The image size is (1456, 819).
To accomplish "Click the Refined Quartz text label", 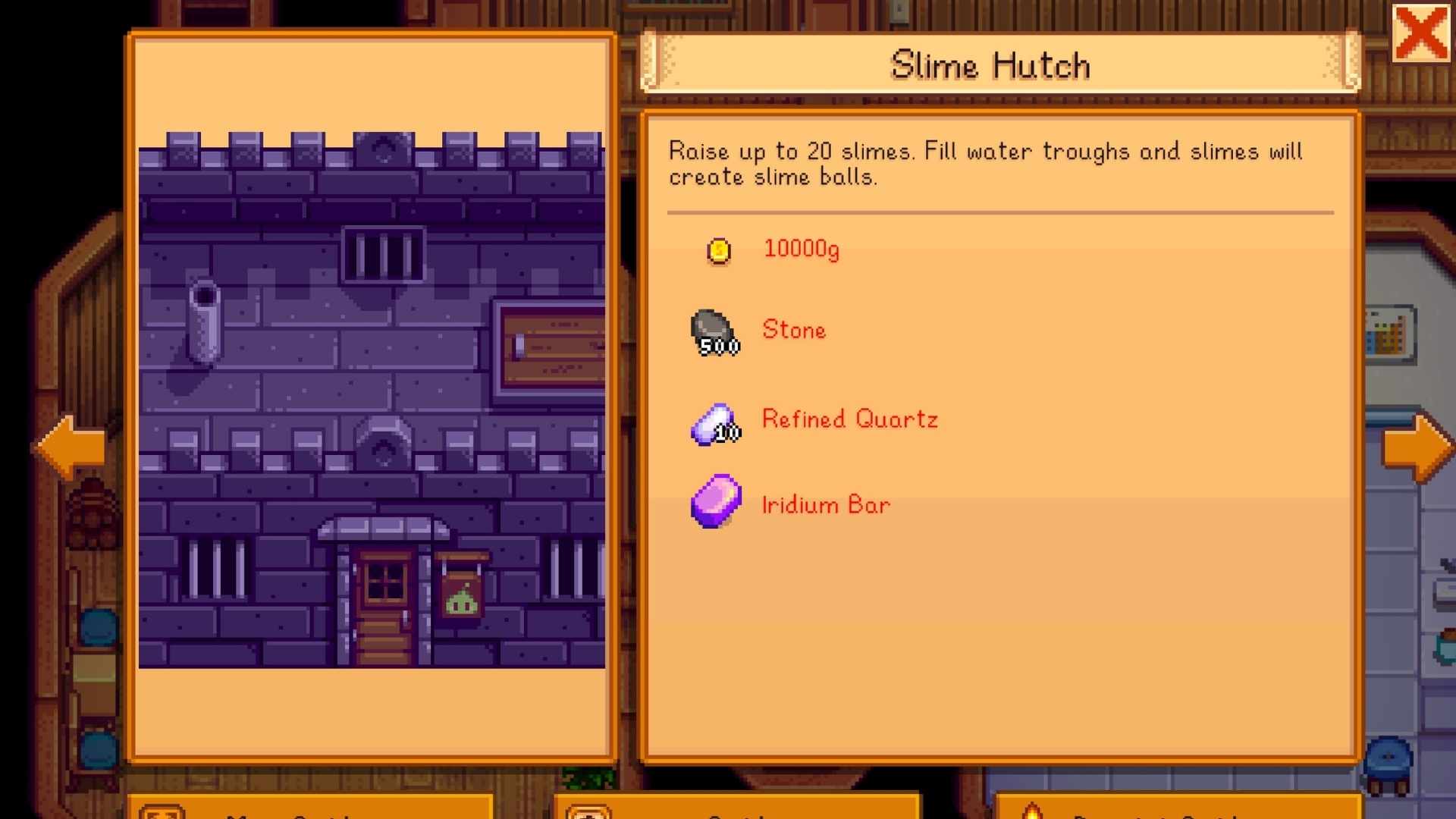I will pyautogui.click(x=849, y=419).
